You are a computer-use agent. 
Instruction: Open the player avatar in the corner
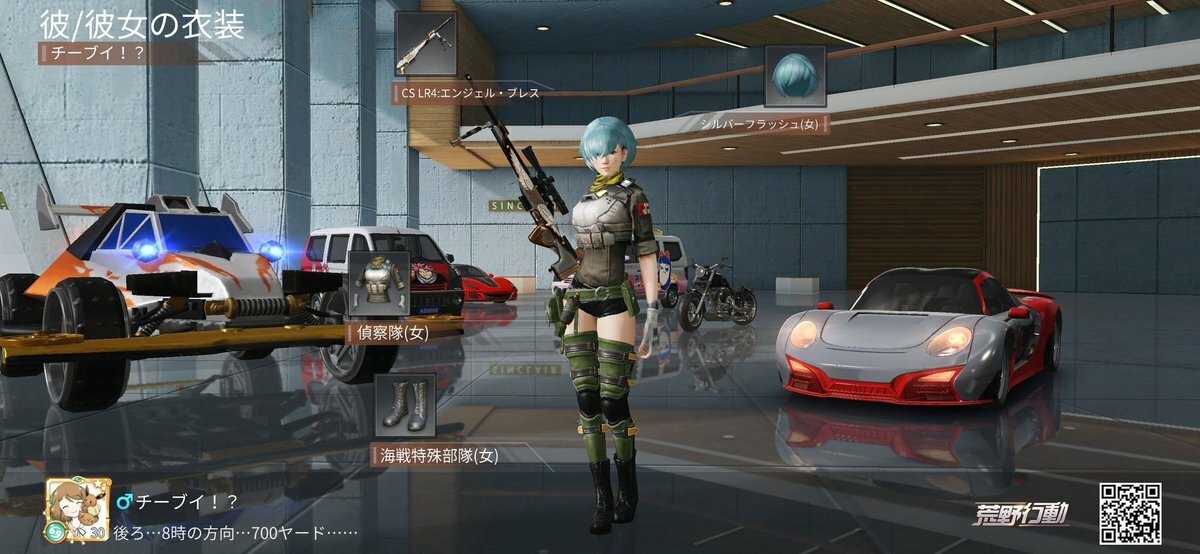72,507
